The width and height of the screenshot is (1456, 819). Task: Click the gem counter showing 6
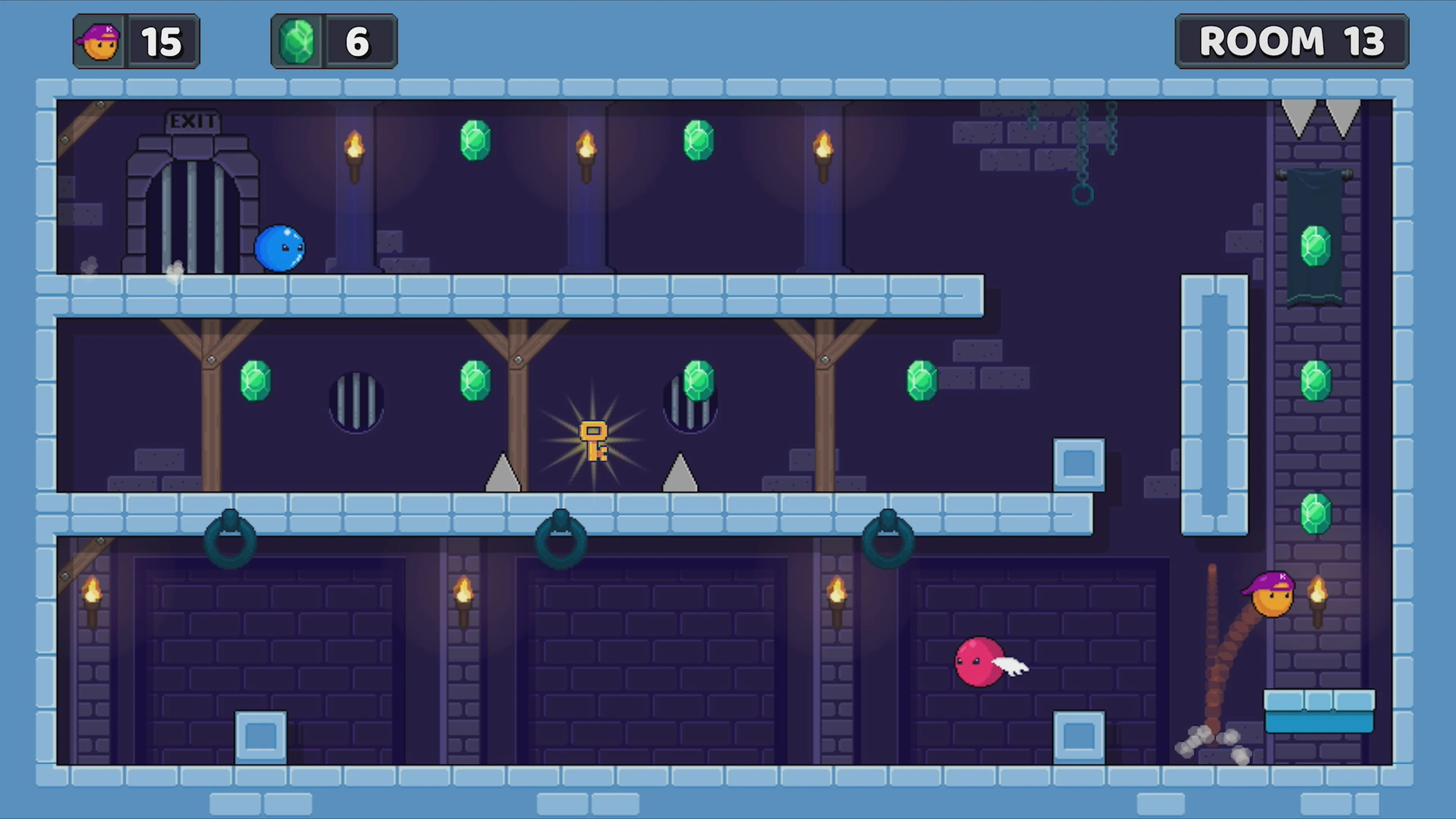click(x=358, y=40)
